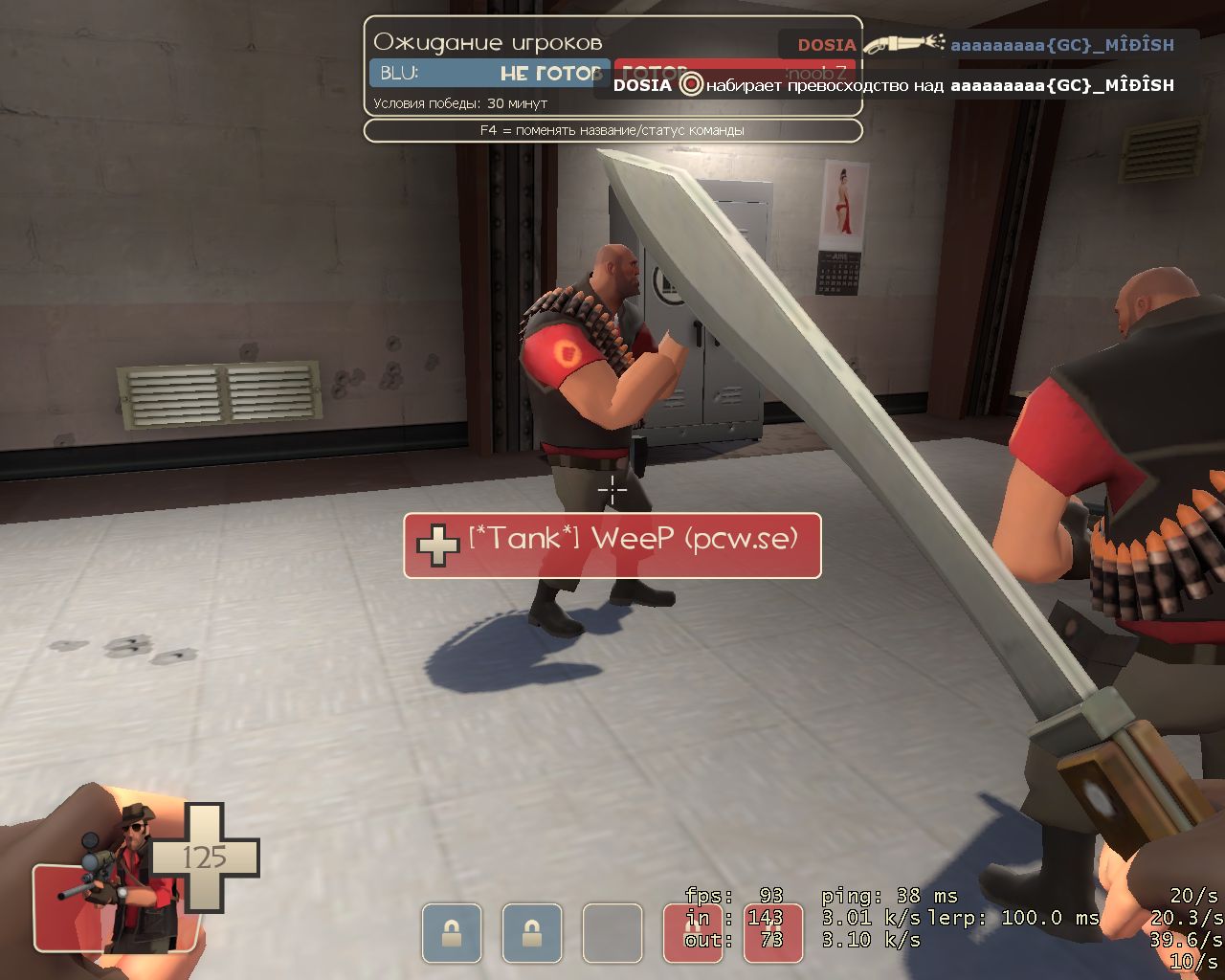Select the BLU team not-ready status bar
Image resolution: width=1225 pixels, height=980 pixels.
point(488,74)
